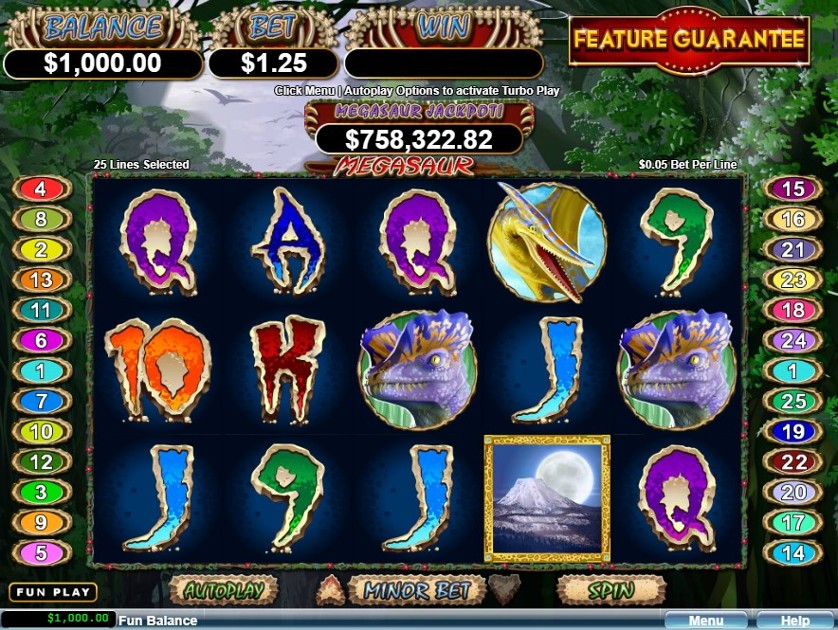Select payline 23 marker
838x630 pixels.
pyautogui.click(x=792, y=281)
